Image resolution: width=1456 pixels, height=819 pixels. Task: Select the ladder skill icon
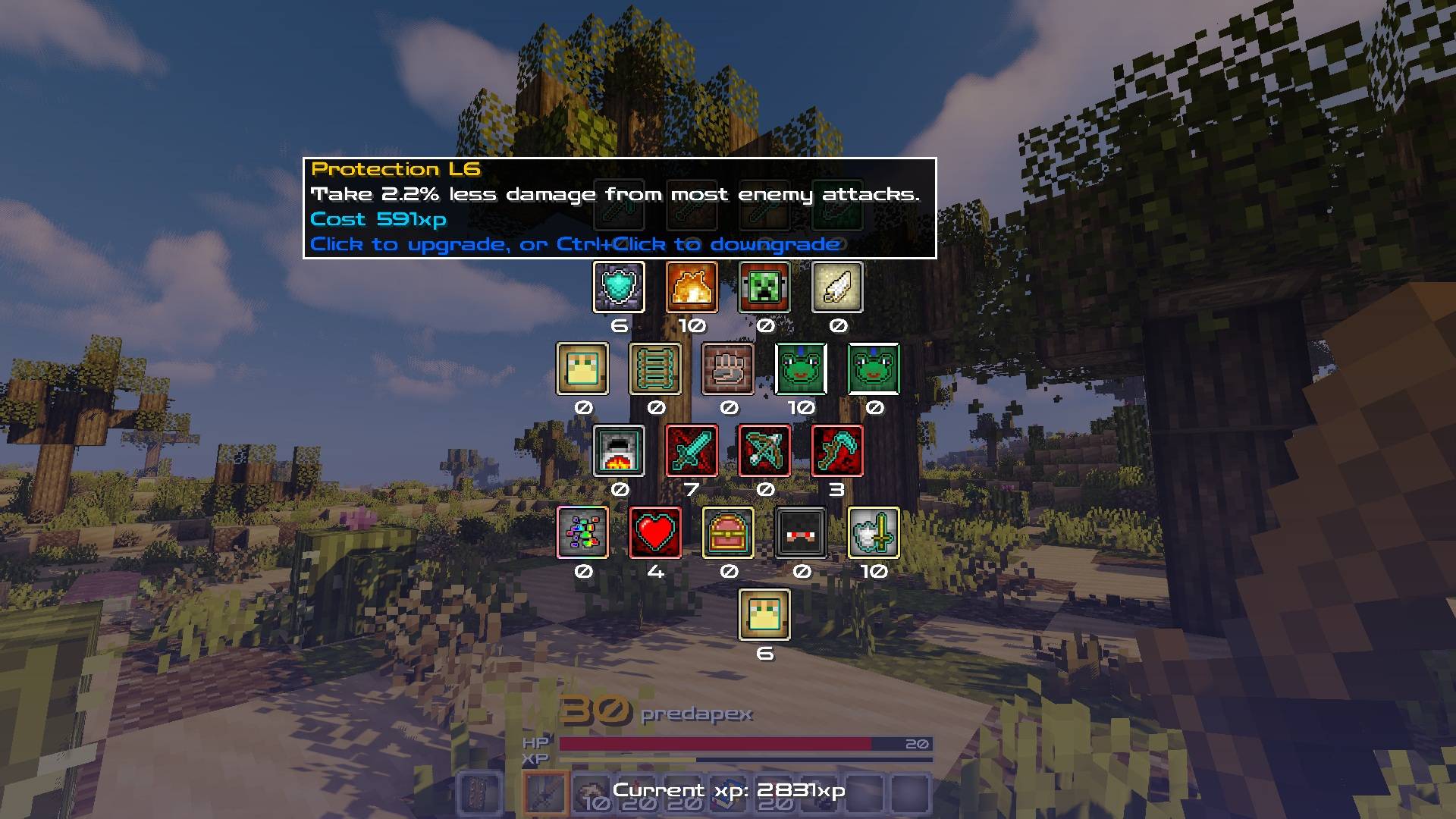pyautogui.click(x=655, y=369)
